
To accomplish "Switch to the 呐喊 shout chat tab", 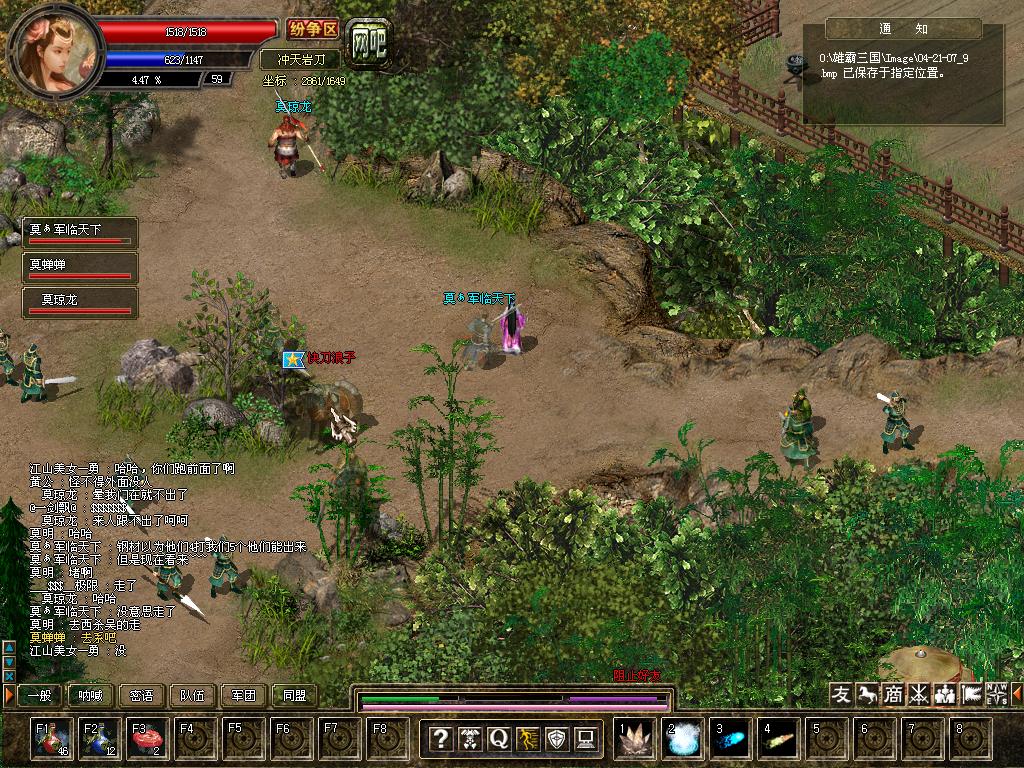I will point(91,696).
